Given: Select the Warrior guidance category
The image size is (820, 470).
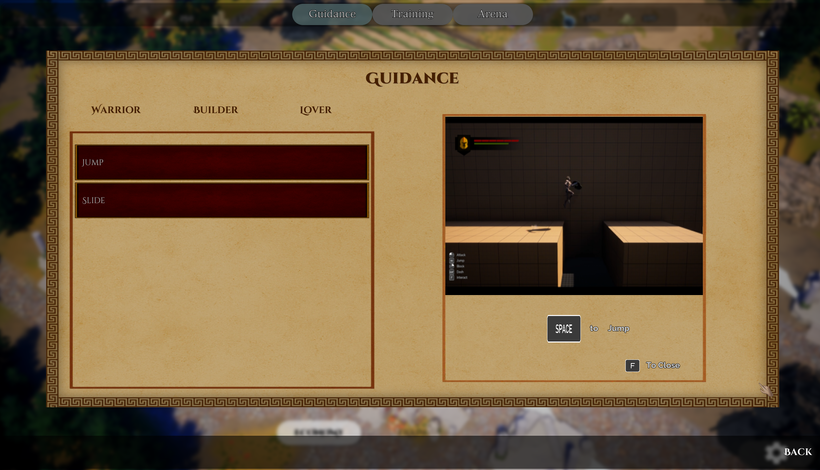Looking at the screenshot, I should pos(116,110).
